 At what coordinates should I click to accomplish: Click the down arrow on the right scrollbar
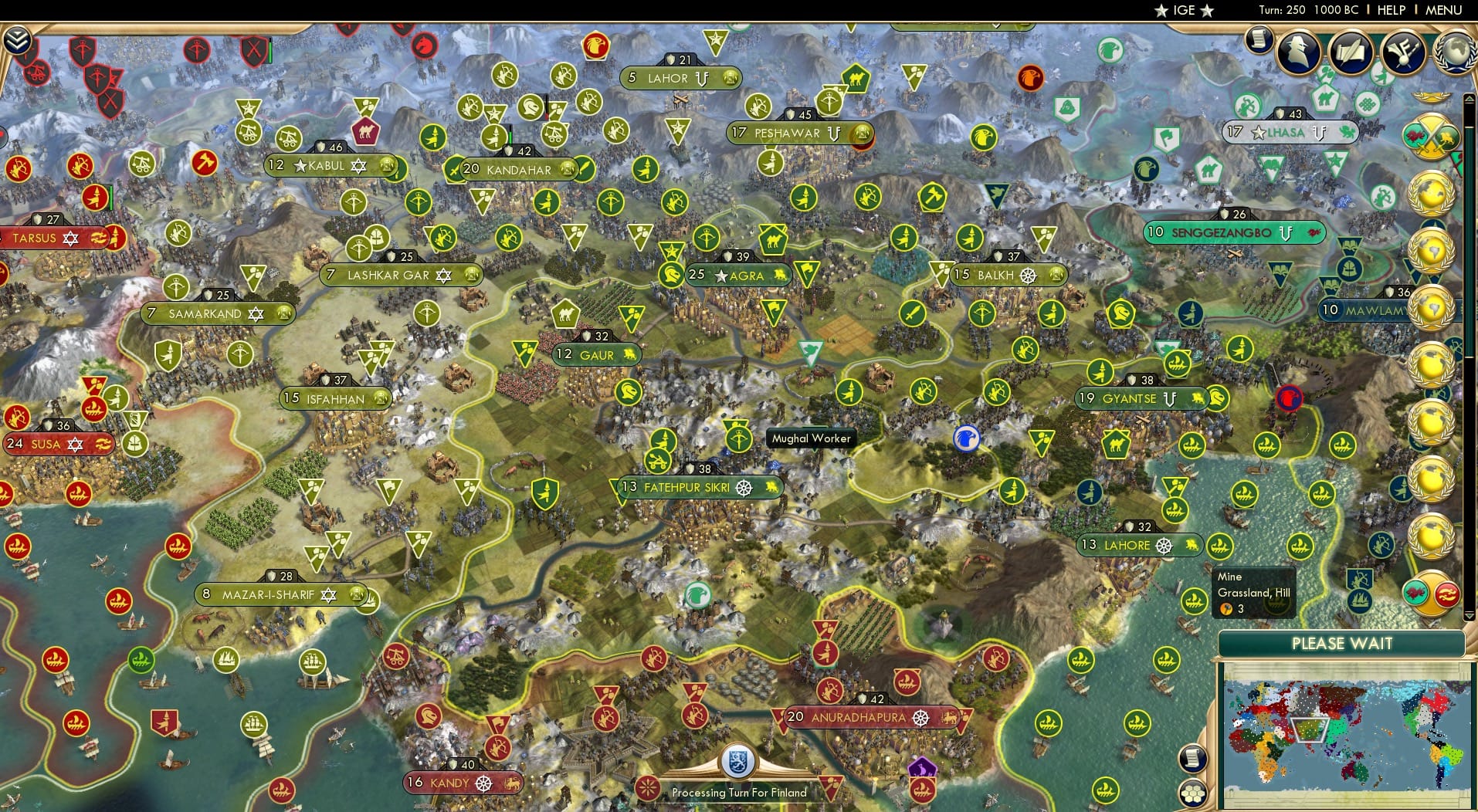1469,616
